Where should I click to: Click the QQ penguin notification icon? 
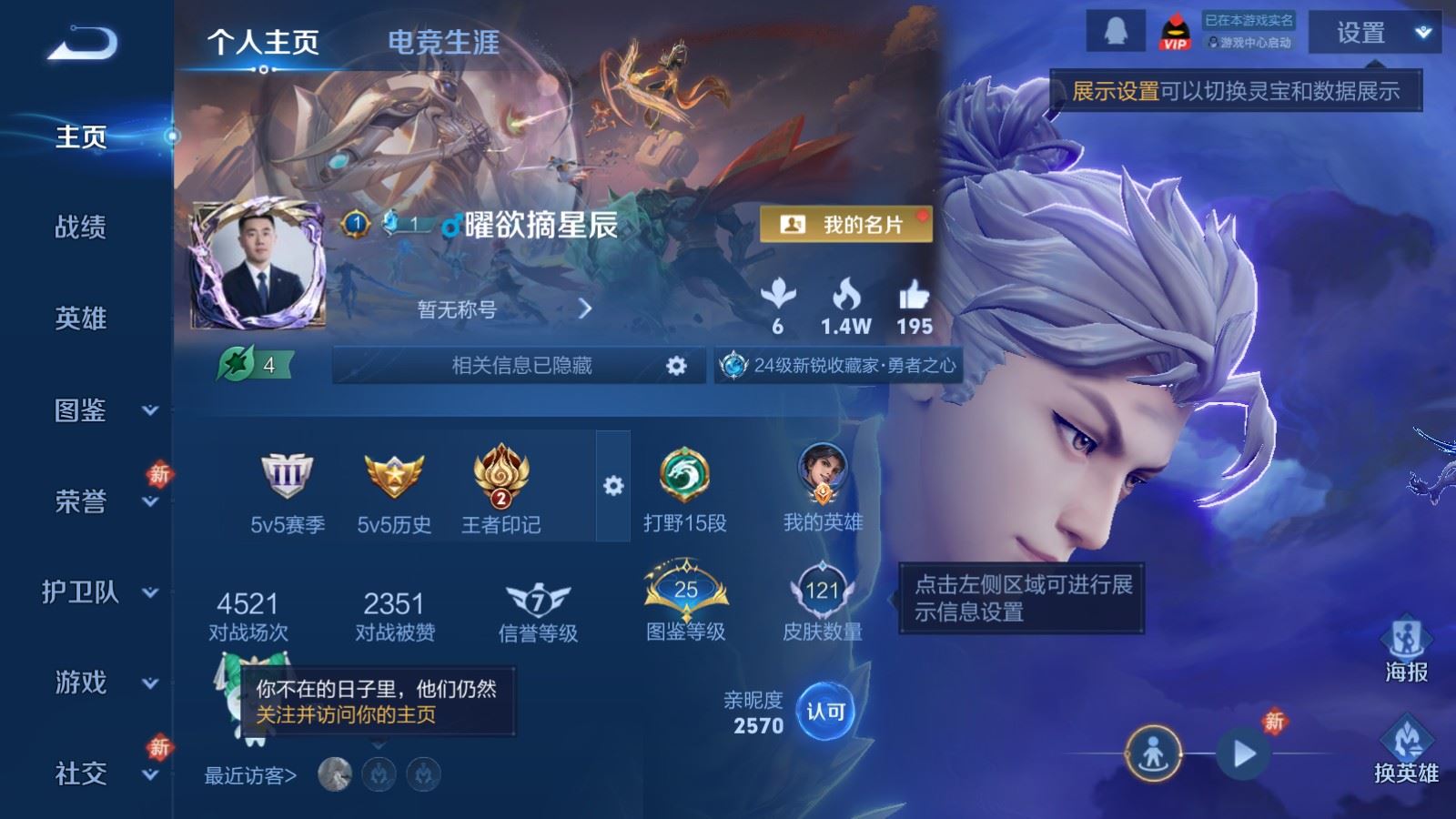point(1115,28)
